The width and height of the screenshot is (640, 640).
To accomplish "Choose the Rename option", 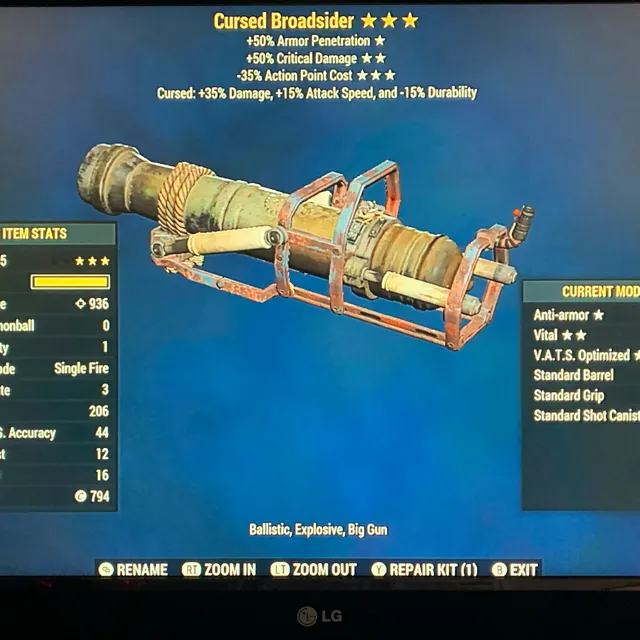I will pyautogui.click(x=133, y=569).
